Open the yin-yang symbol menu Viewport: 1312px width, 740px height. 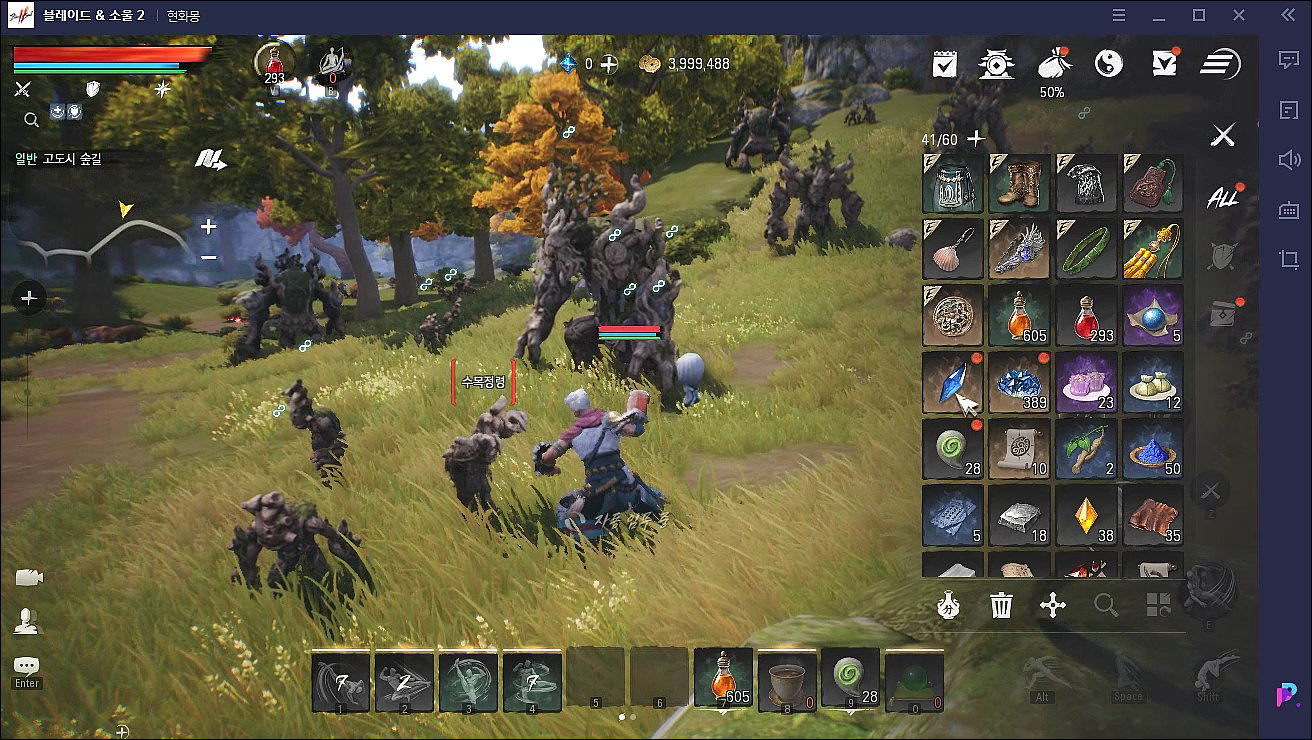click(x=1108, y=64)
